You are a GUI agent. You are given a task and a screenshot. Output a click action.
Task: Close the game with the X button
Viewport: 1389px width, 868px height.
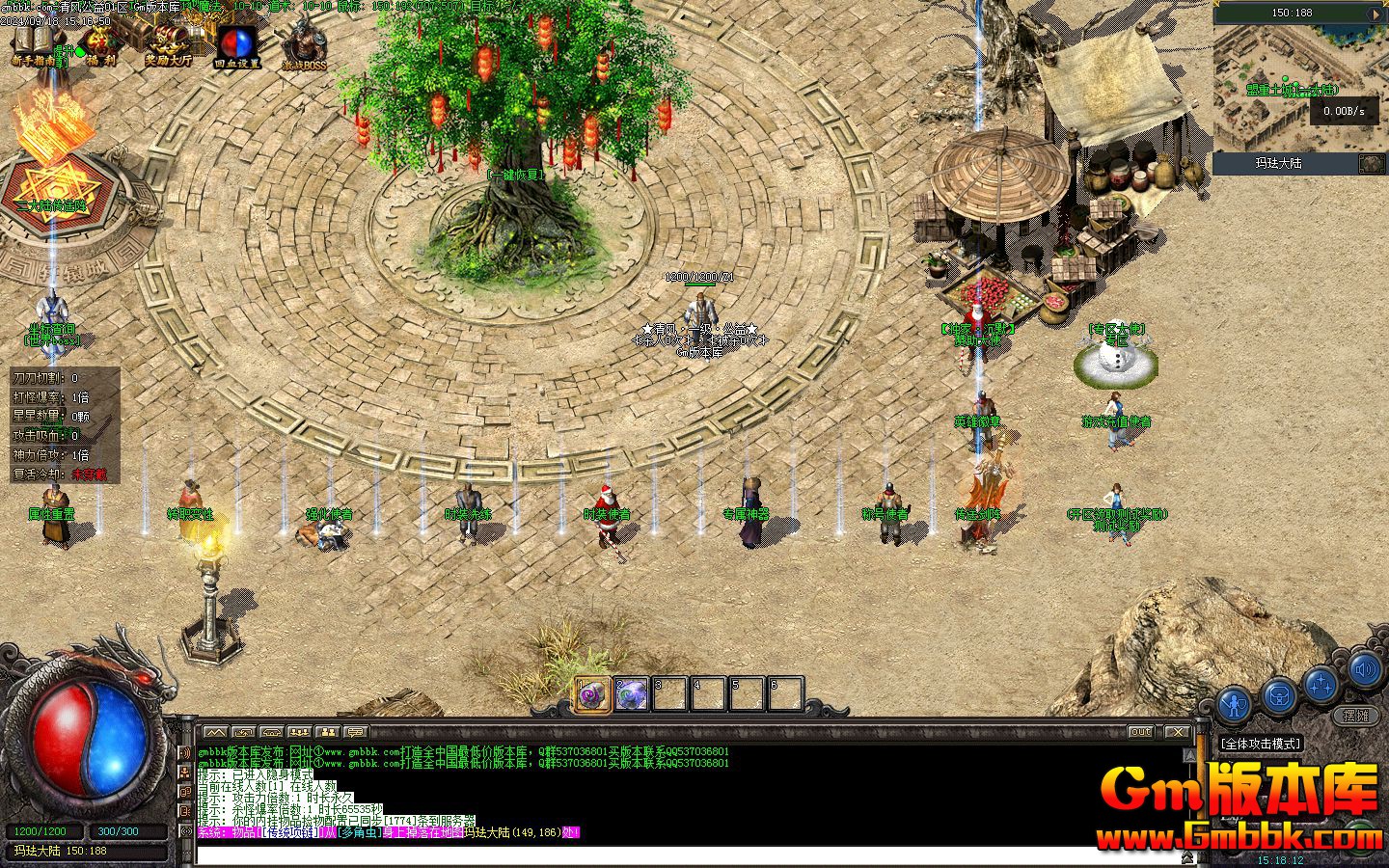click(1176, 732)
